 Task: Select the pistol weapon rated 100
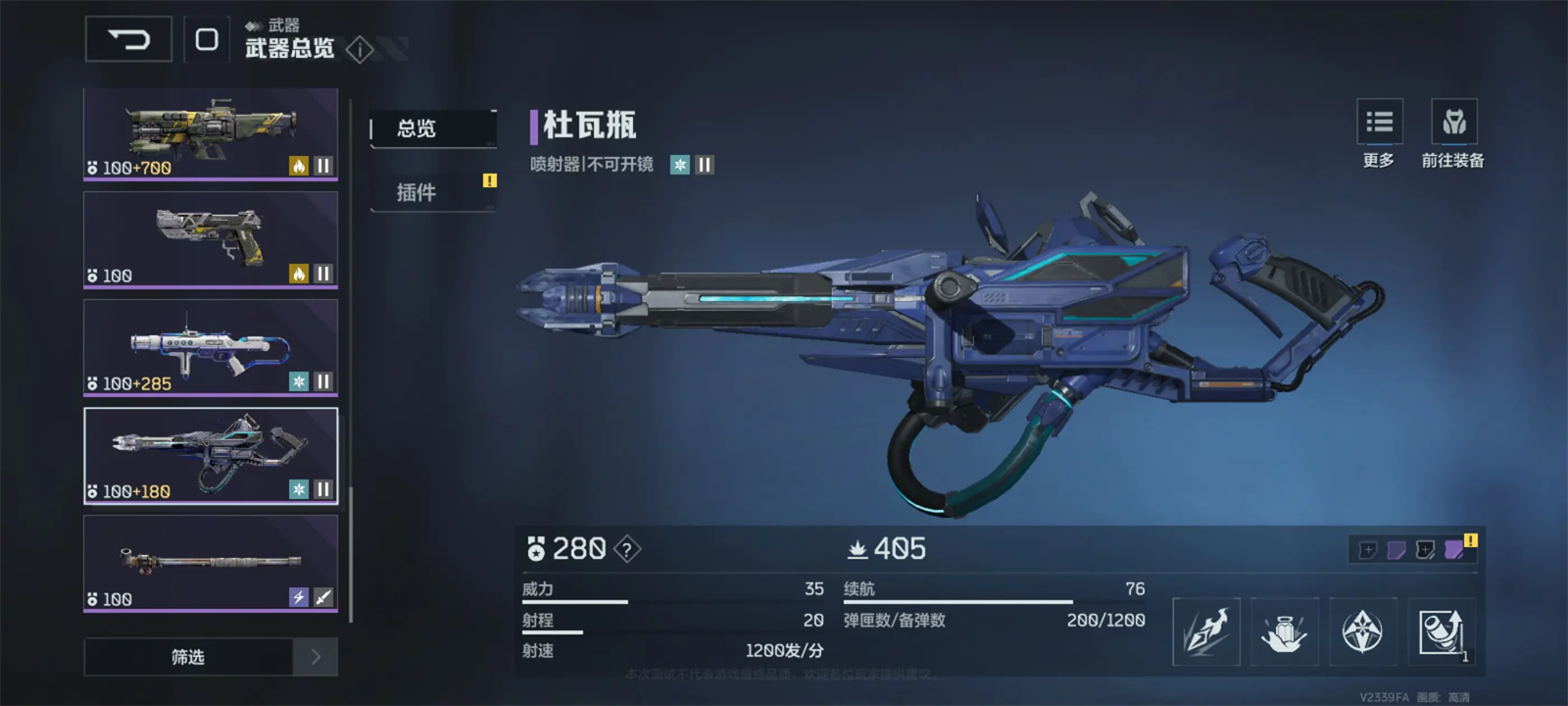211,240
